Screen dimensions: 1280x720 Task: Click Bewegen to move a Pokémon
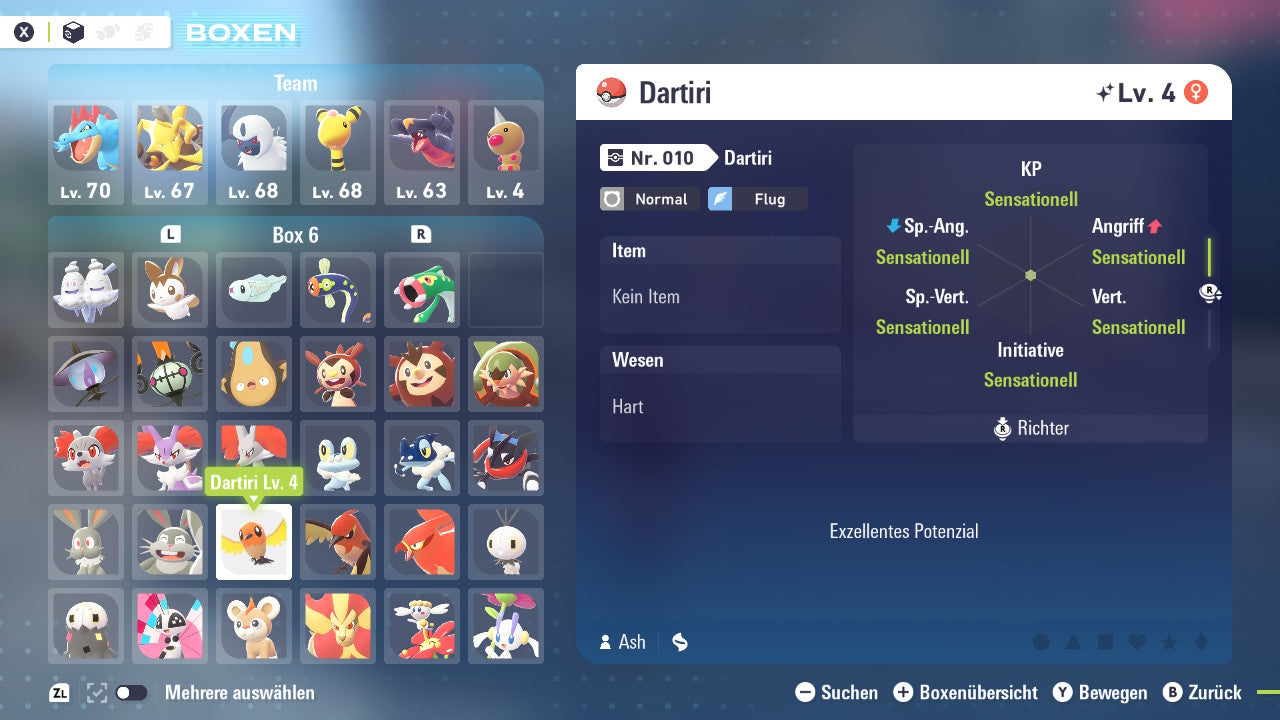1113,692
